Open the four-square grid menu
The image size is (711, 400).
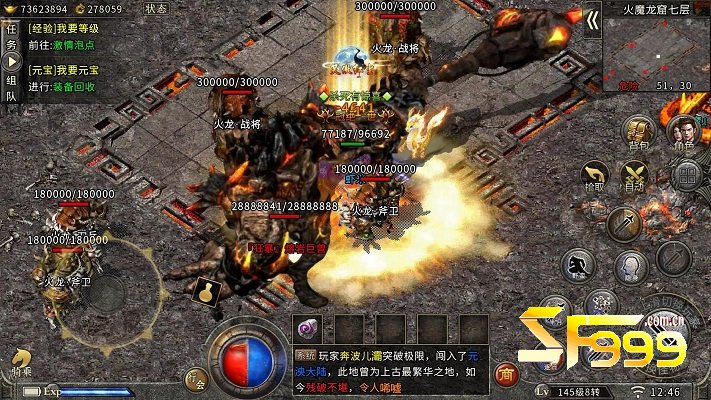(x=686, y=177)
